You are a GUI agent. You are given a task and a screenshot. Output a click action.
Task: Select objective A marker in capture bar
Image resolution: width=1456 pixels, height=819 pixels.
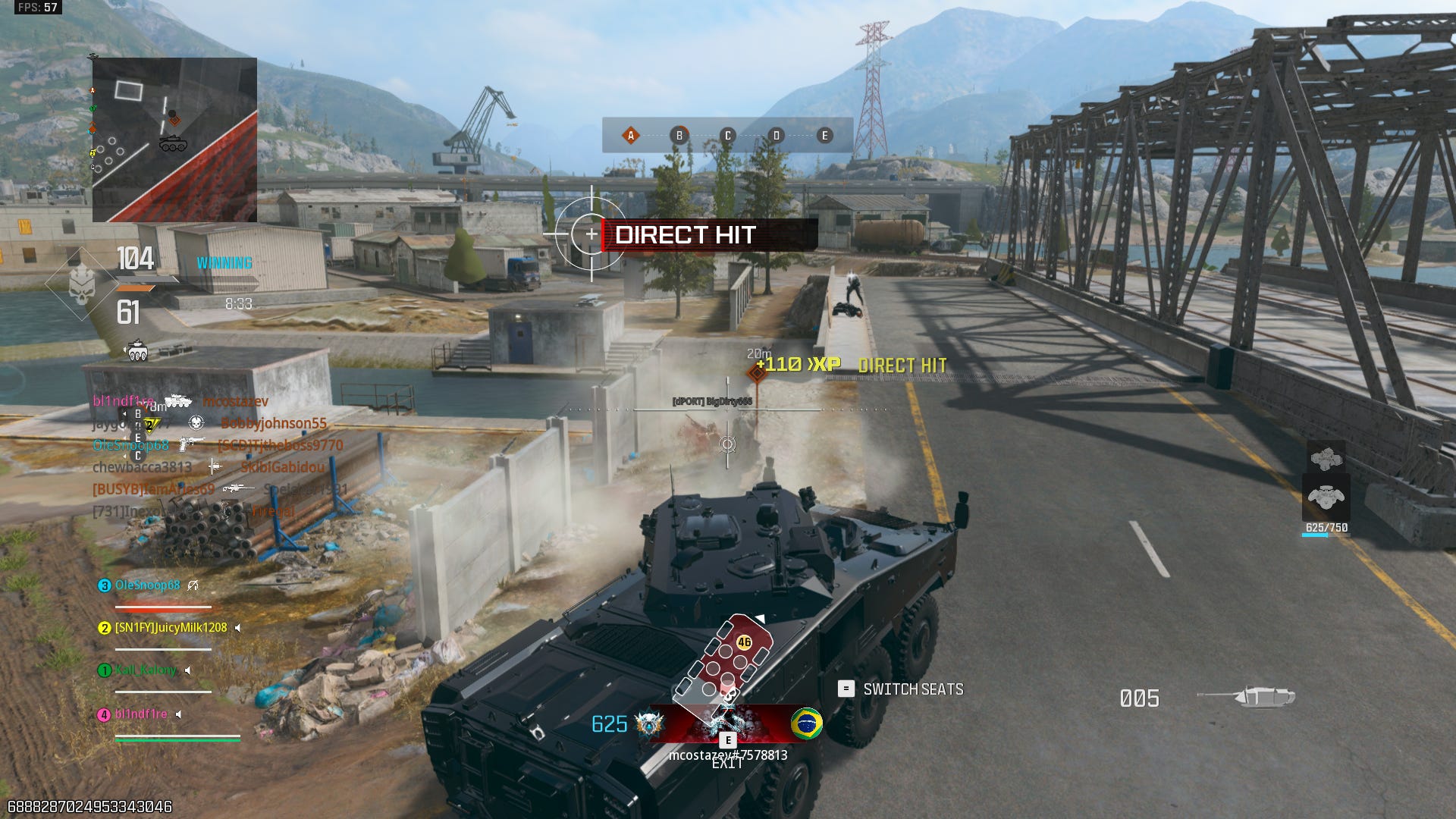coord(630,136)
